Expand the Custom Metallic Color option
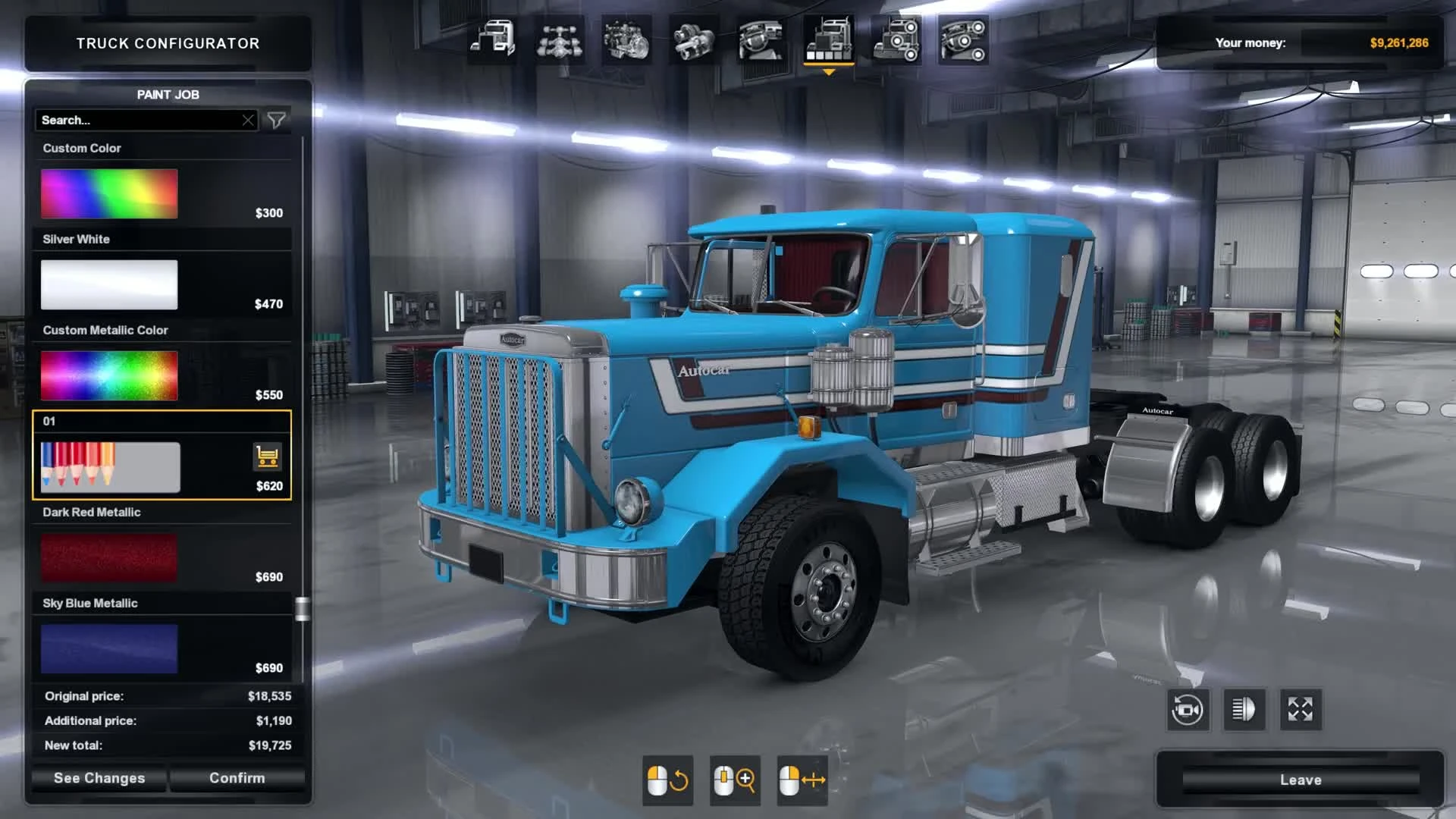Viewport: 1456px width, 819px height. point(108,375)
